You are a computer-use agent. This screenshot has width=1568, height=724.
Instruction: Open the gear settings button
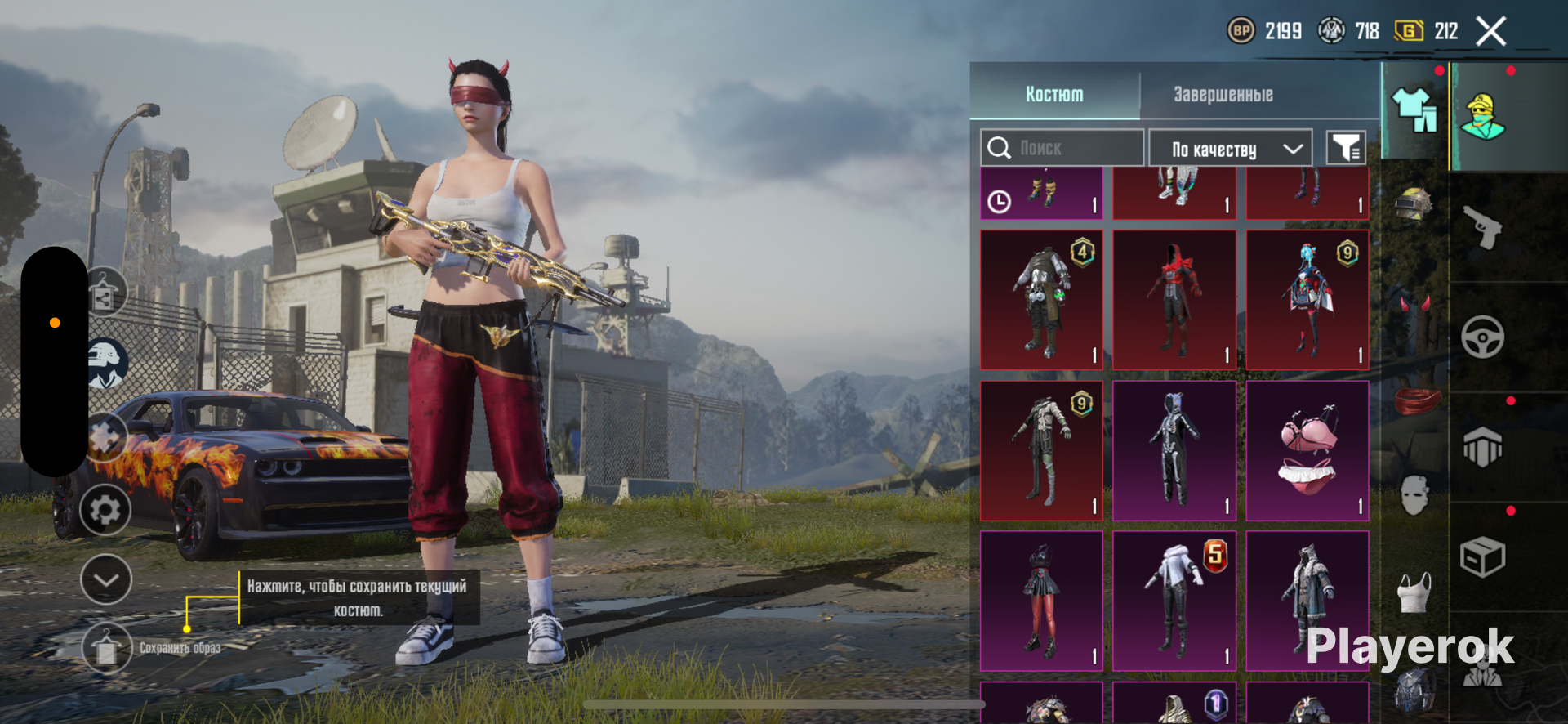point(106,511)
